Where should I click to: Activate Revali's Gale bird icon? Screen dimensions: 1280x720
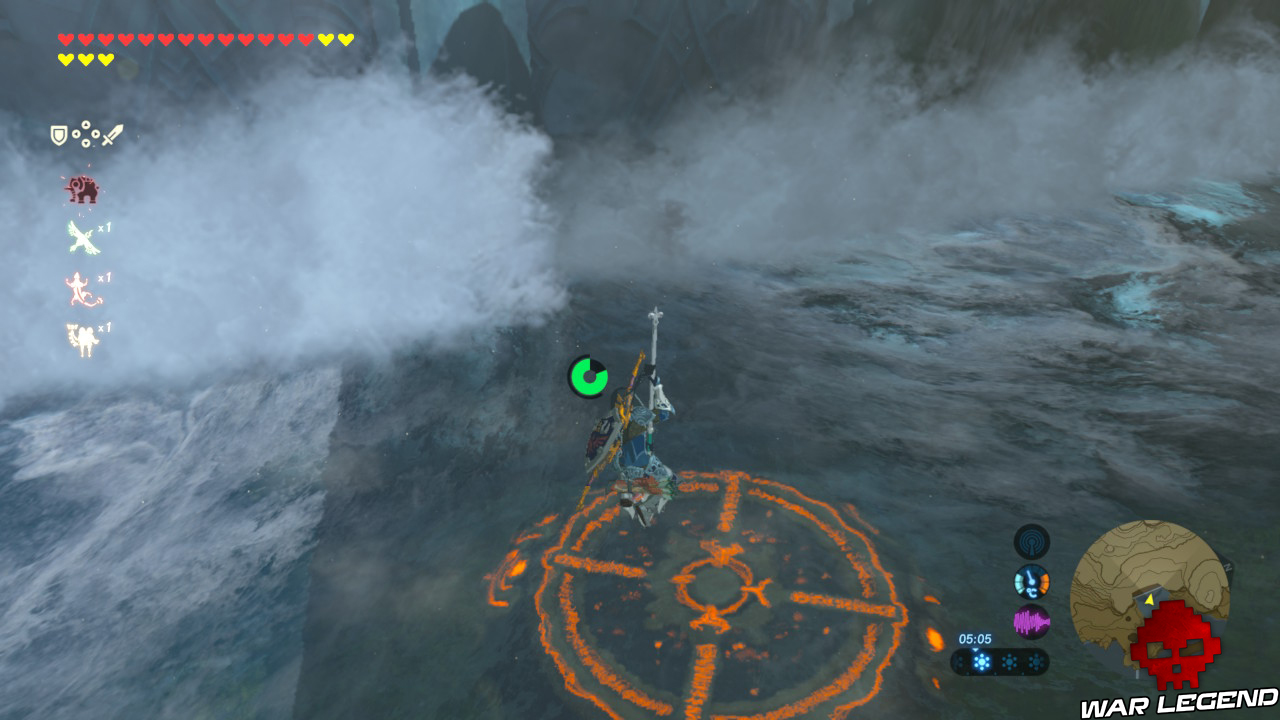pos(83,238)
